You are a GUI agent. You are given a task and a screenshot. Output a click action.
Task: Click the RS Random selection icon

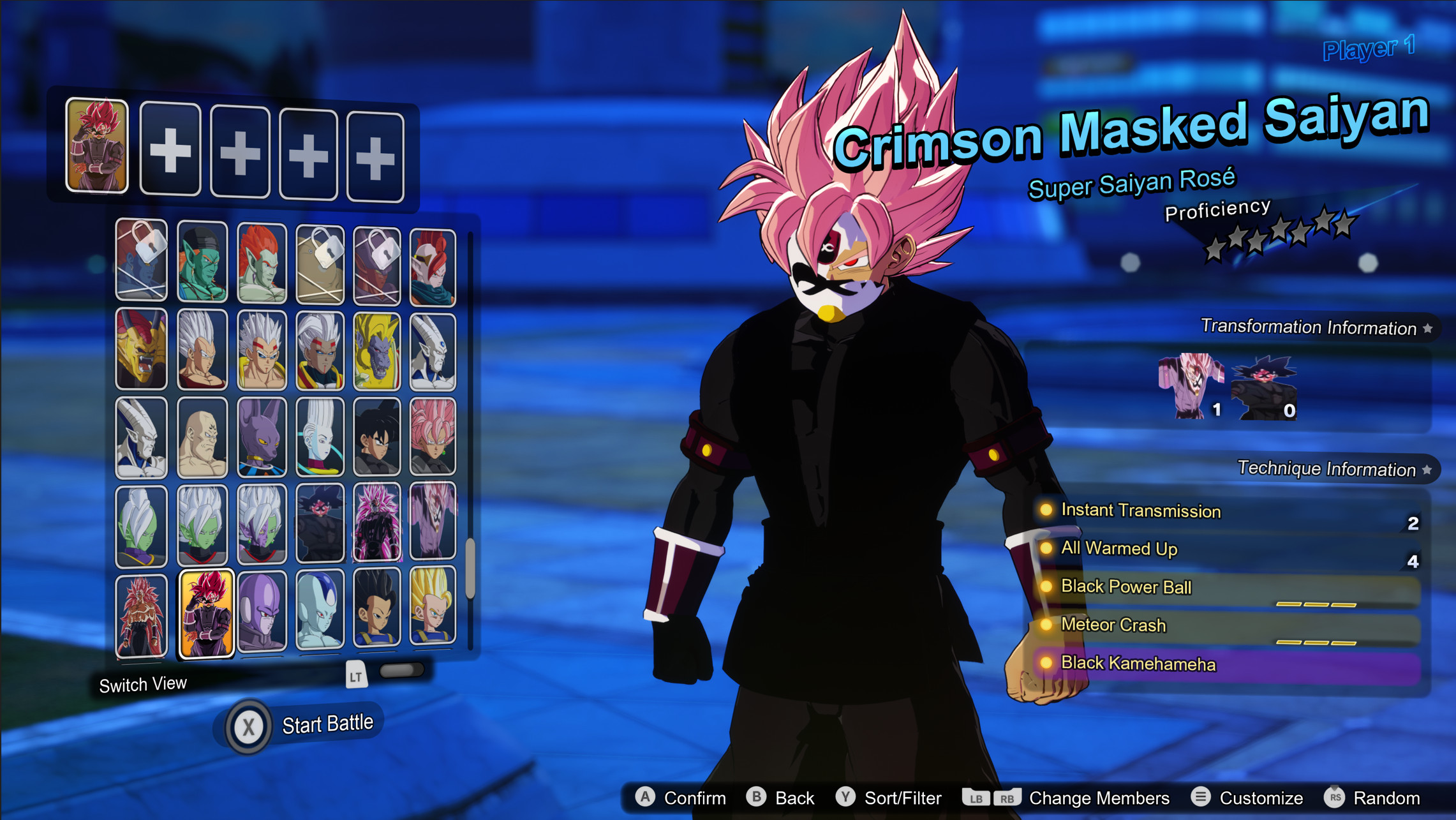(1334, 796)
